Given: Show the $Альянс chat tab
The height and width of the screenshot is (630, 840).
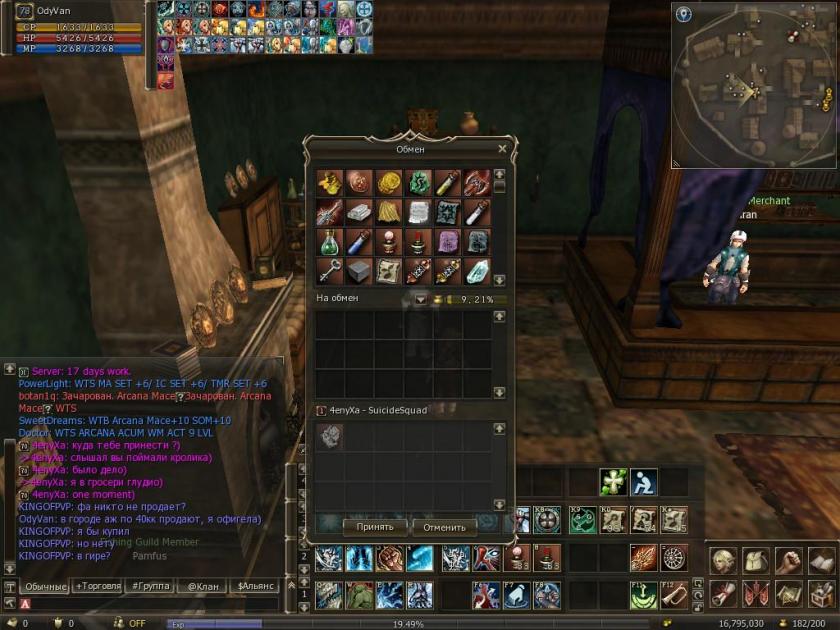Looking at the screenshot, I should tap(256, 586).
